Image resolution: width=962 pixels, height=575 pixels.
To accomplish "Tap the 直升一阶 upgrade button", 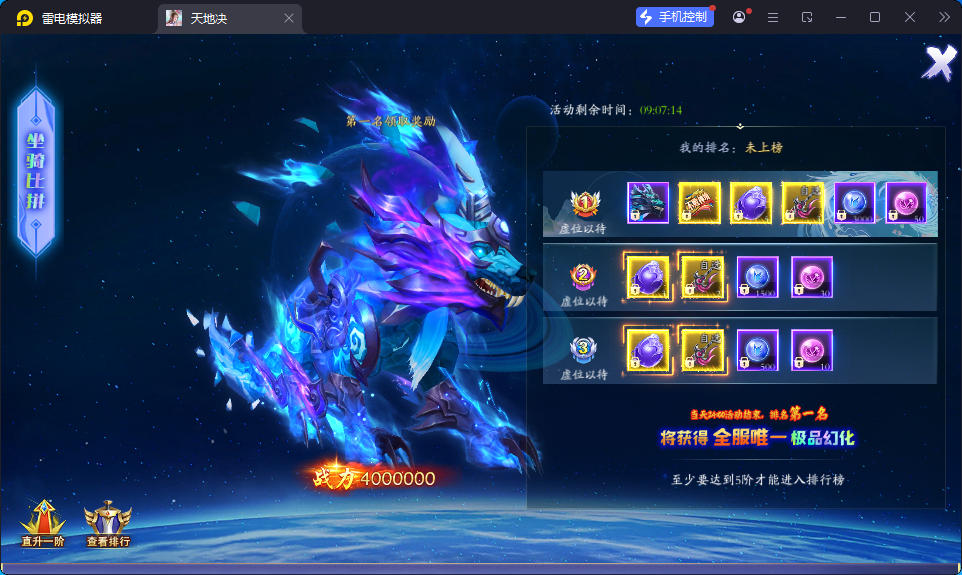I will (43, 522).
